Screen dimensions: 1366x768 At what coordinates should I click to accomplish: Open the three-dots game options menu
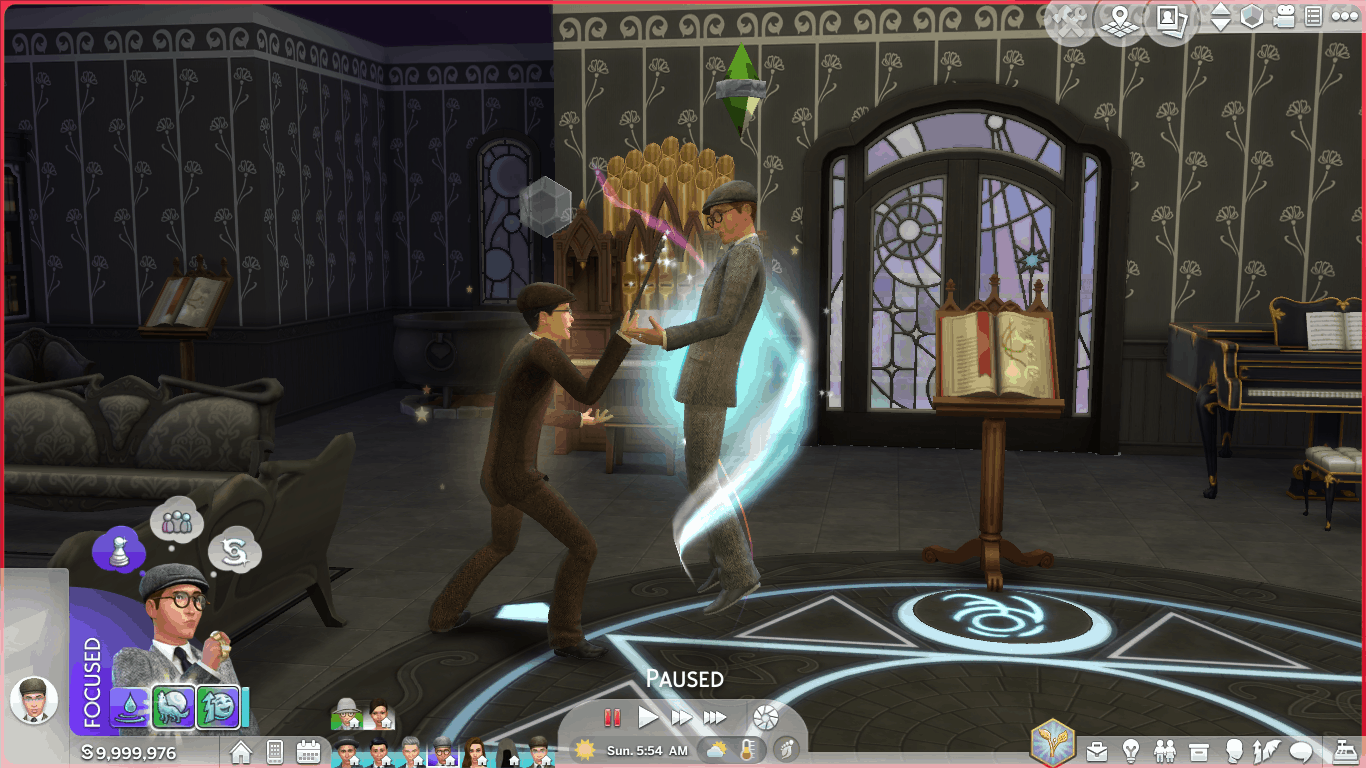click(1344, 17)
